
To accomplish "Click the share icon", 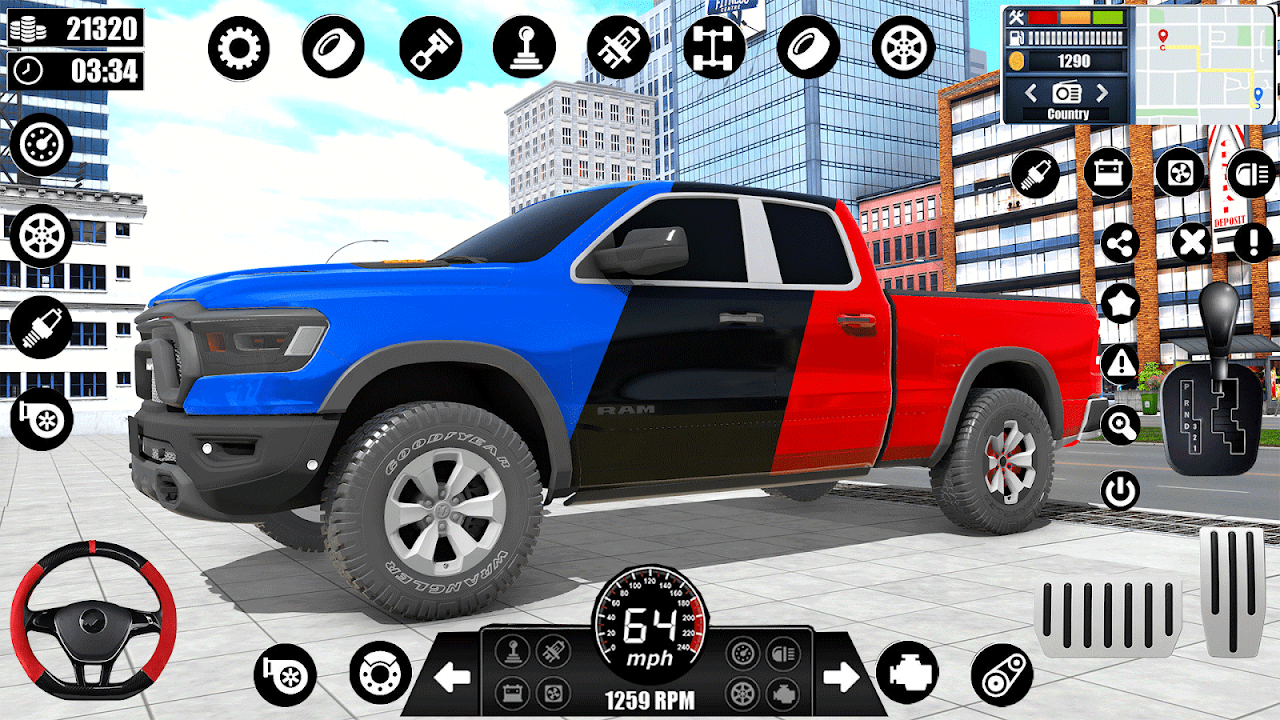I will click(1120, 243).
